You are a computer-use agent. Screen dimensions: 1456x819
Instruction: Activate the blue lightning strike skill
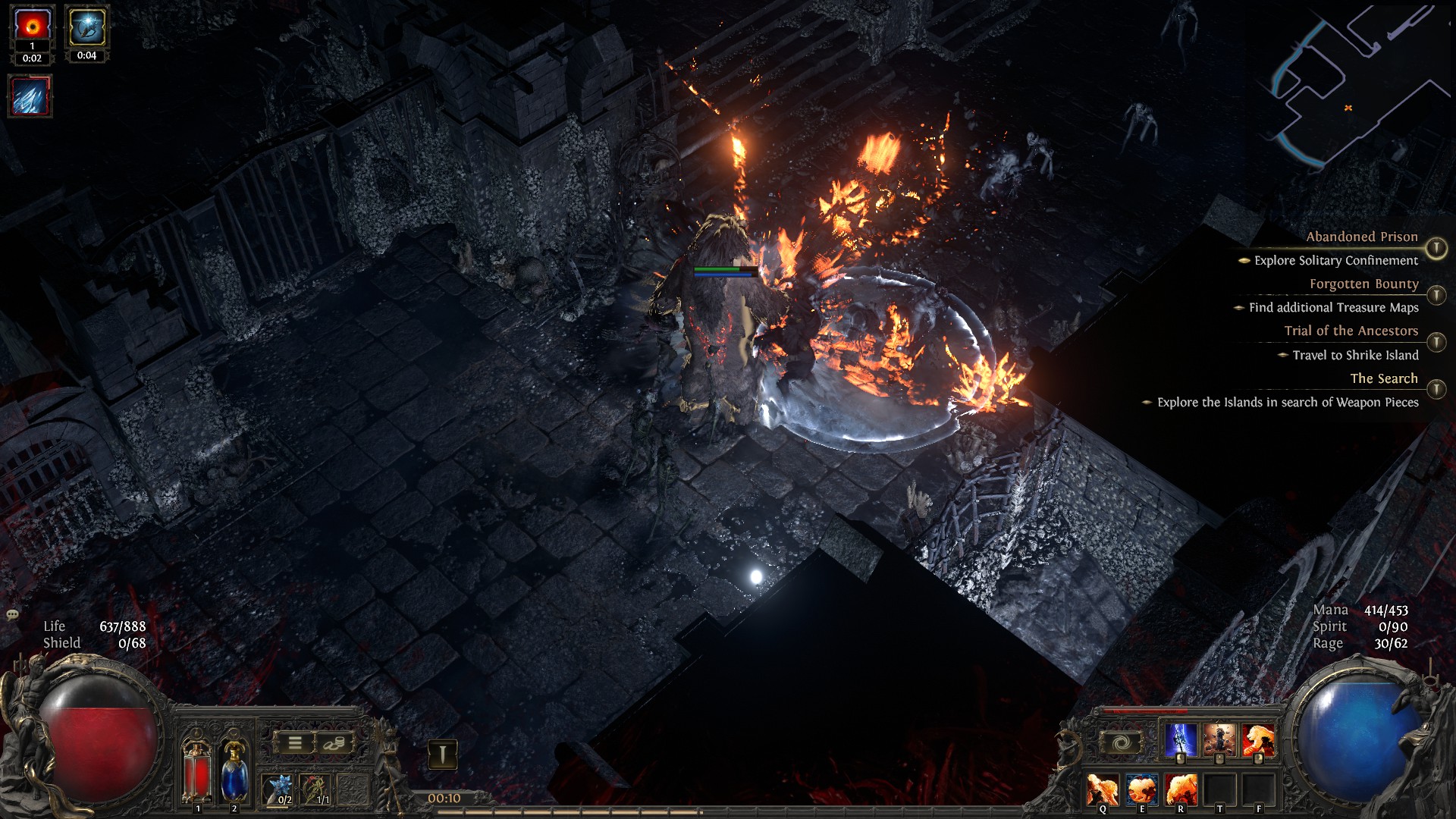(x=1181, y=740)
